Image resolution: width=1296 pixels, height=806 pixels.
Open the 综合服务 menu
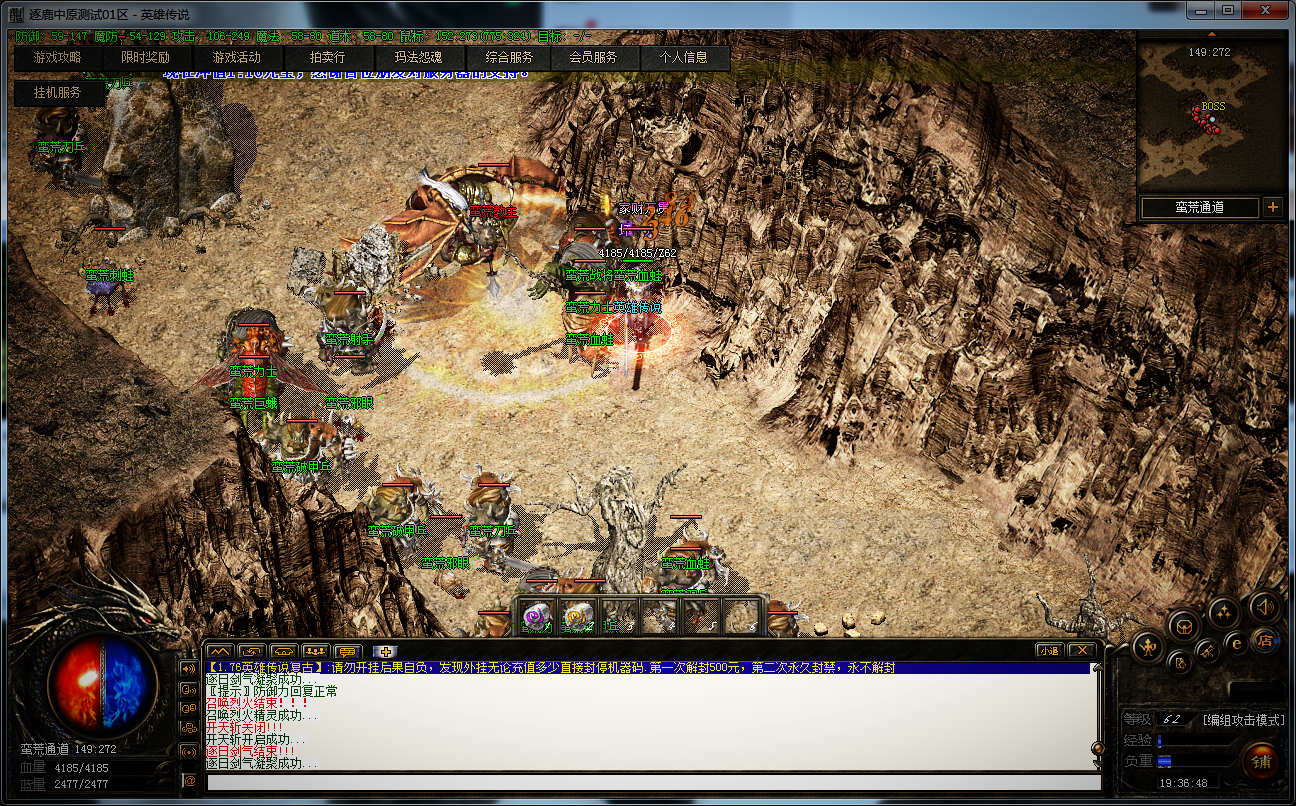tap(510, 58)
